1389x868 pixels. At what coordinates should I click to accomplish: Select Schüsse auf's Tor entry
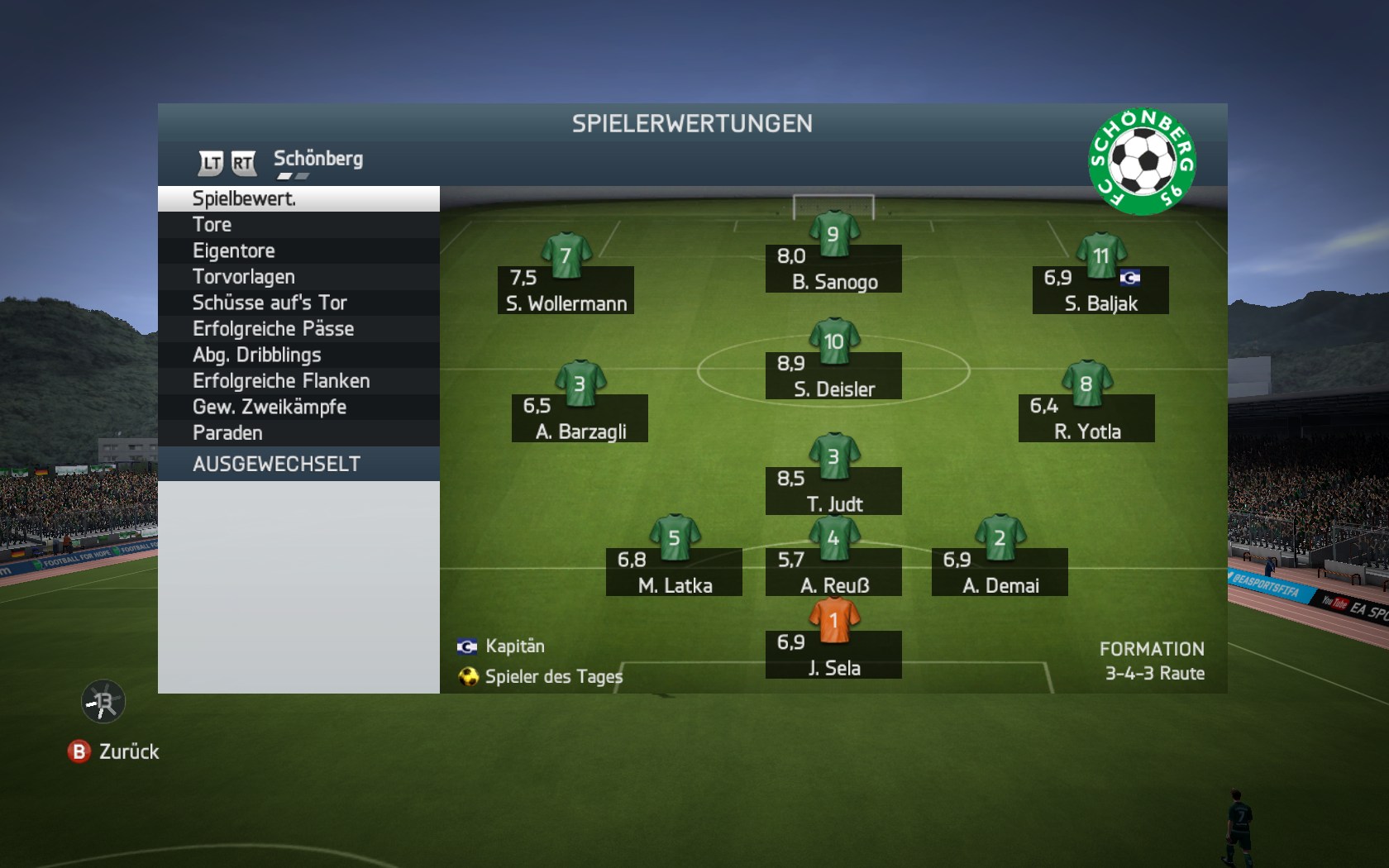(298, 303)
